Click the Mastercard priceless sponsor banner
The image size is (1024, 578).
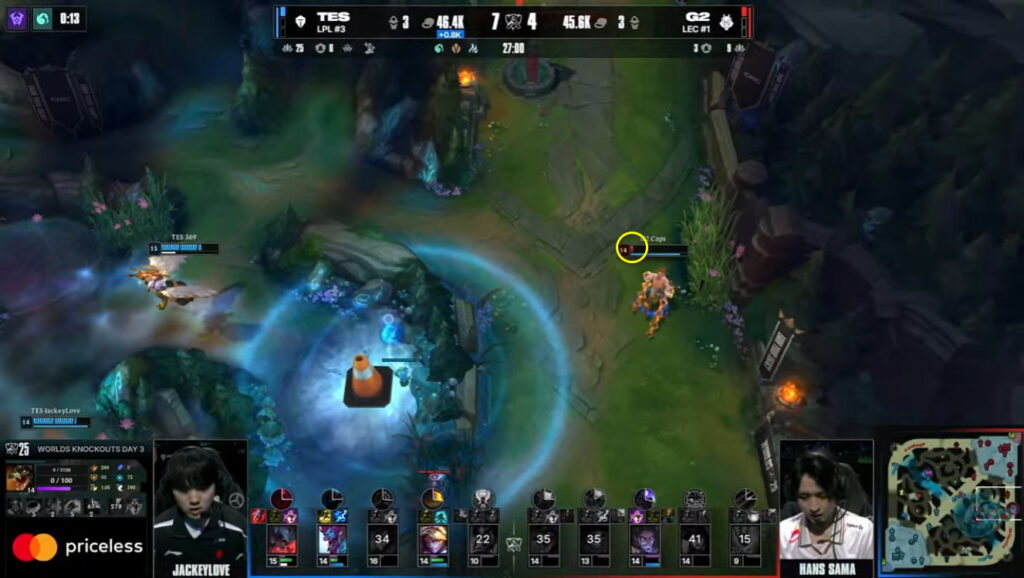[77, 547]
